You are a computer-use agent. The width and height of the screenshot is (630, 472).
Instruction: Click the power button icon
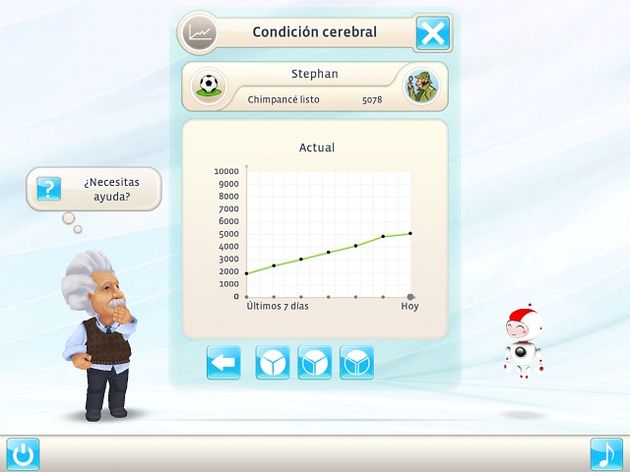tap(21, 454)
